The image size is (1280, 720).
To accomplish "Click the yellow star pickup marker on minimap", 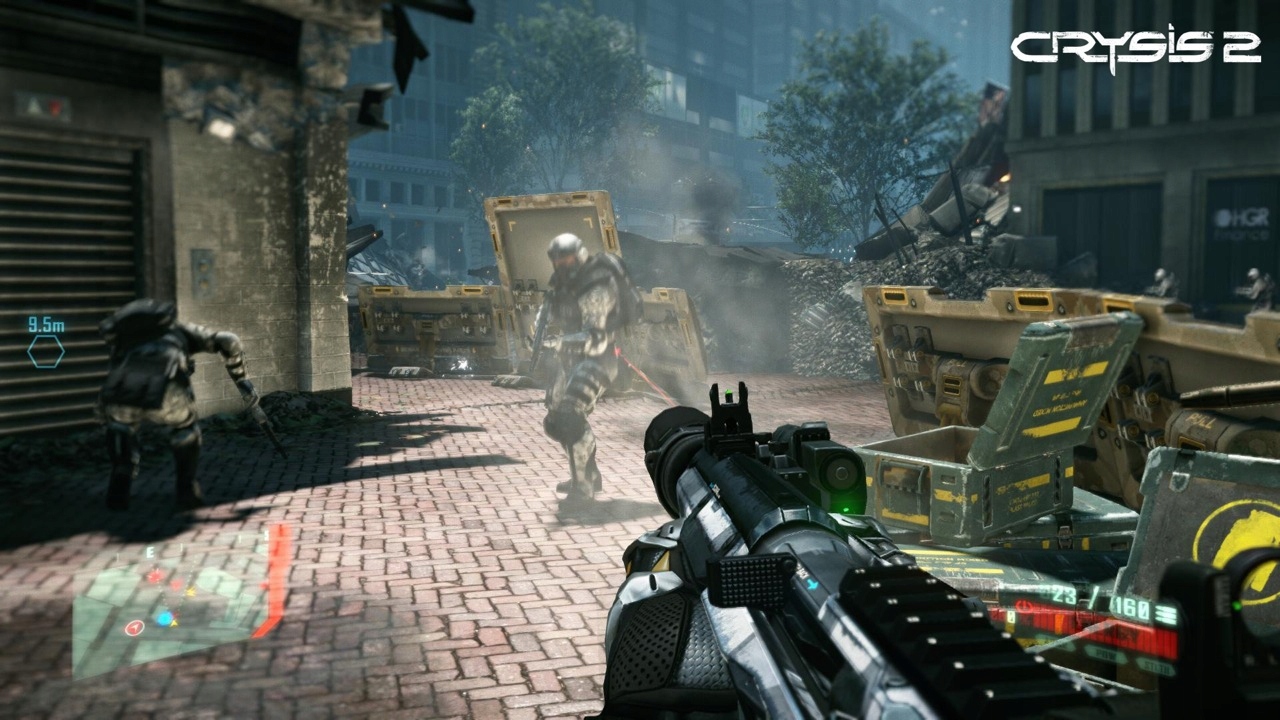I will point(190,592).
